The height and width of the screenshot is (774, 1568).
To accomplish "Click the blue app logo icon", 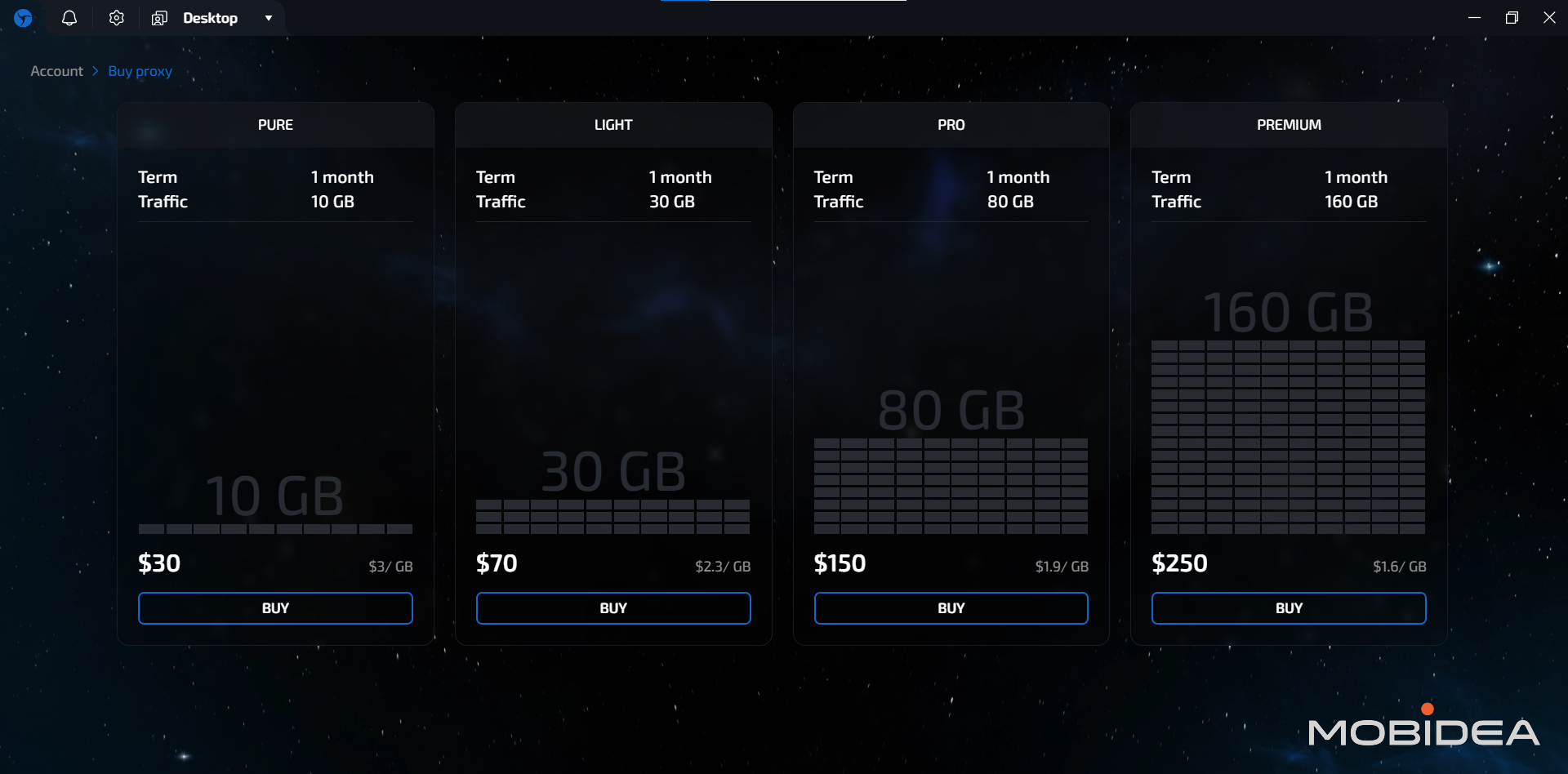I will tap(23, 18).
